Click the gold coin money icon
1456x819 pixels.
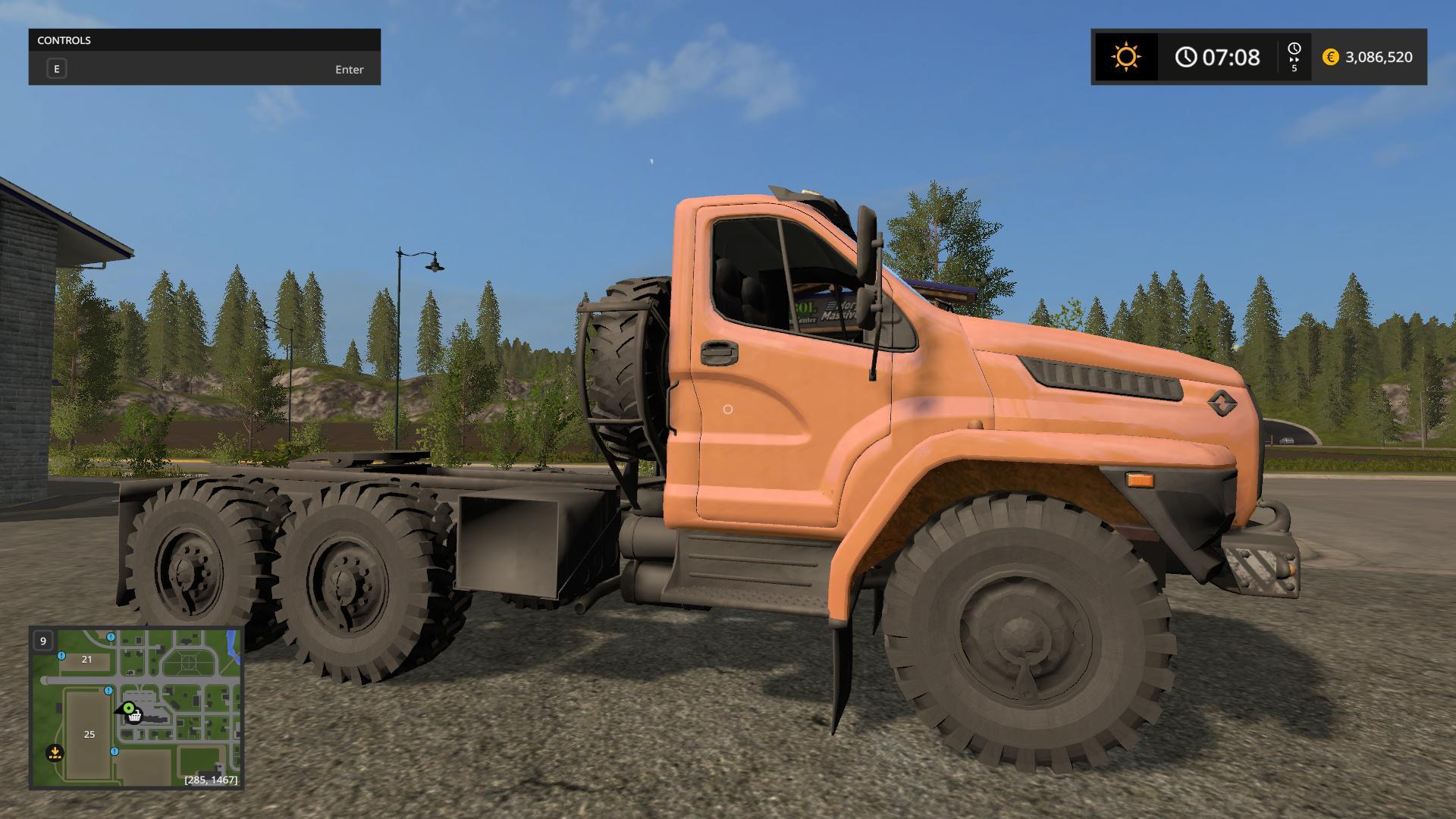(x=1330, y=57)
